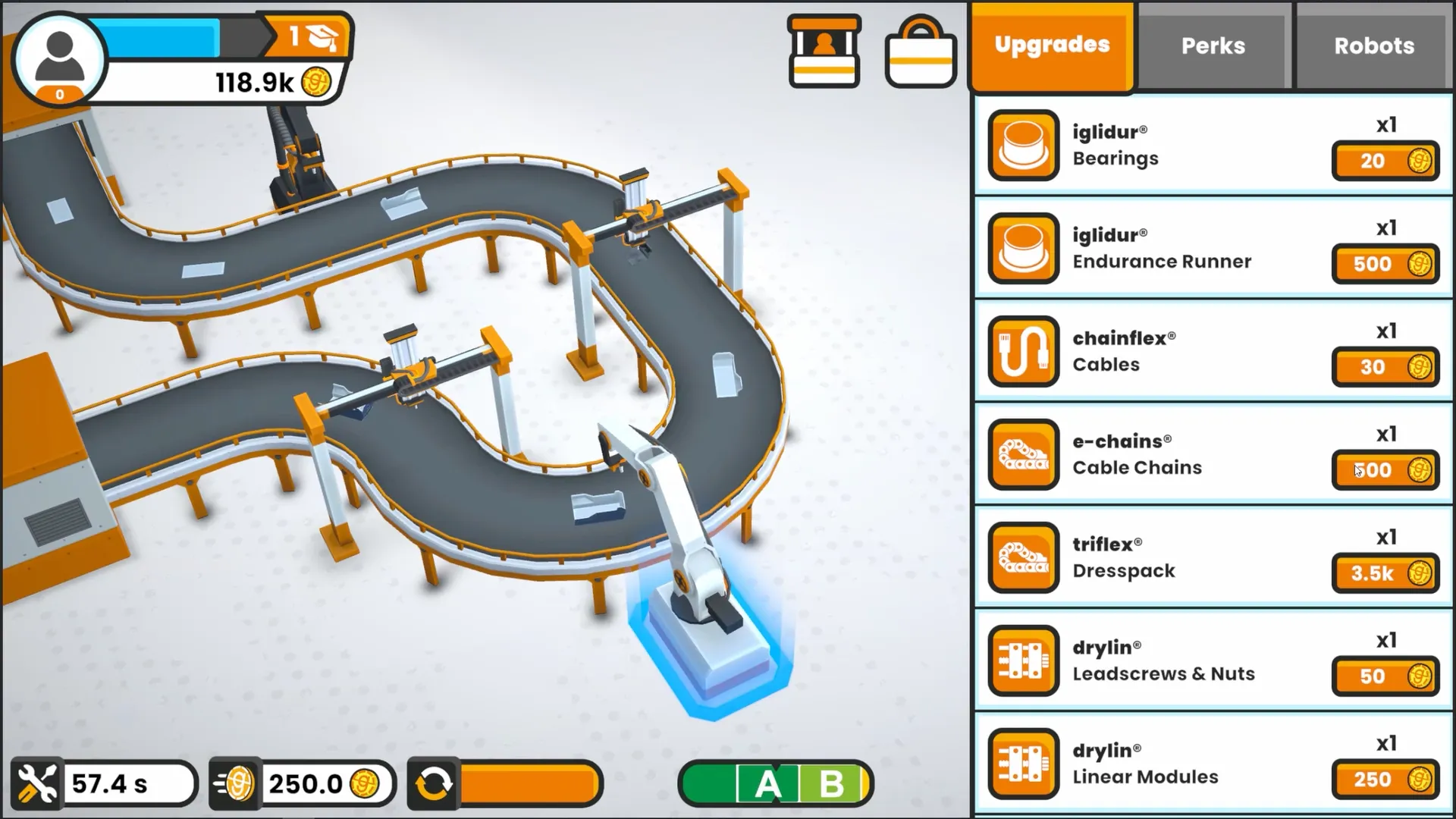Screen dimensions: 1456x819
Task: Select the drylin Linear Modules icon
Action: [1022, 764]
